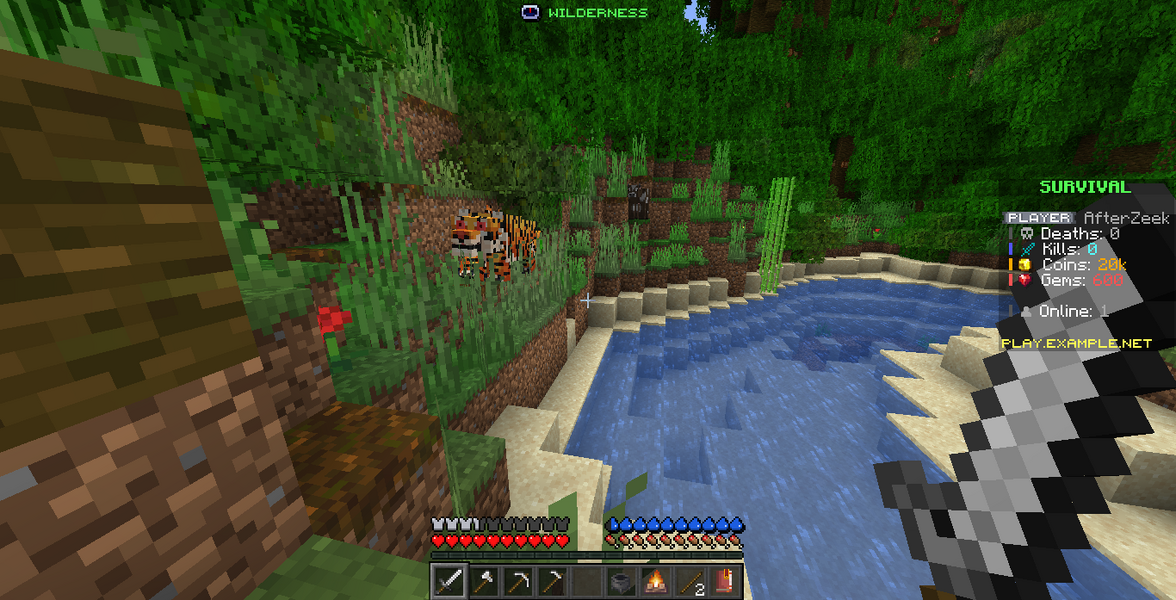Viewport: 1176px width, 600px height.
Task: Select the stack of two sticks
Action: (690, 581)
